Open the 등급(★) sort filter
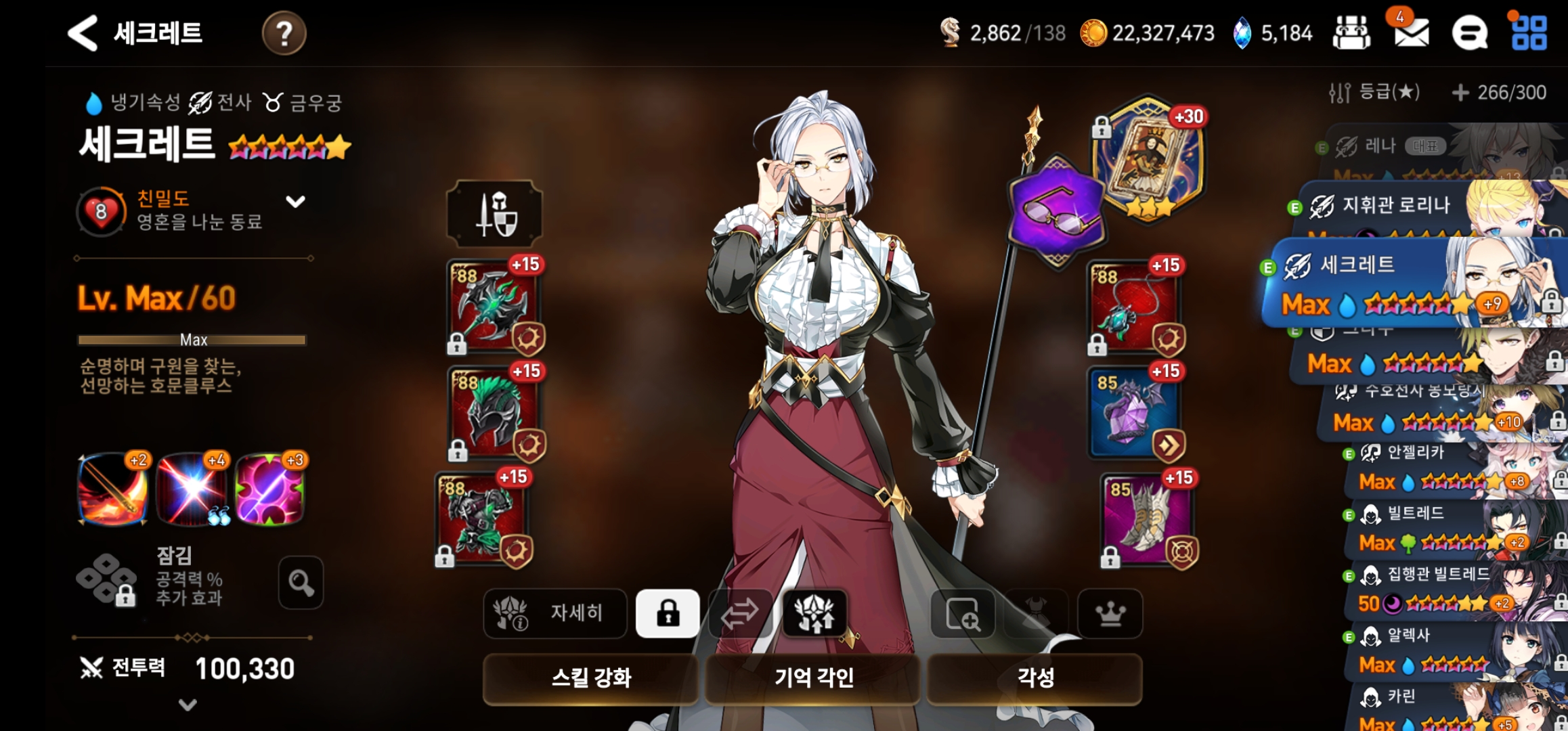The image size is (1568, 731). click(1374, 93)
